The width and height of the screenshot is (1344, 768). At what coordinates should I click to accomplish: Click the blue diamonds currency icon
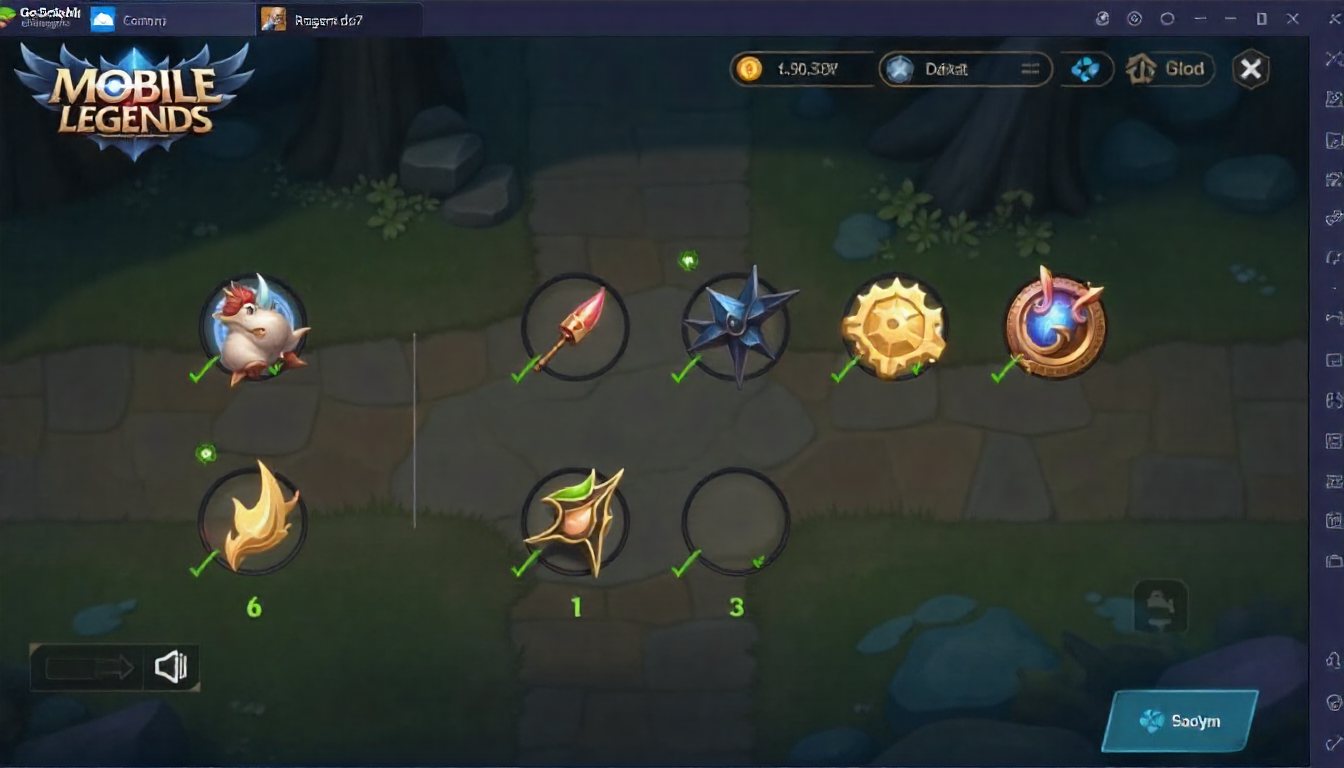pos(1085,69)
